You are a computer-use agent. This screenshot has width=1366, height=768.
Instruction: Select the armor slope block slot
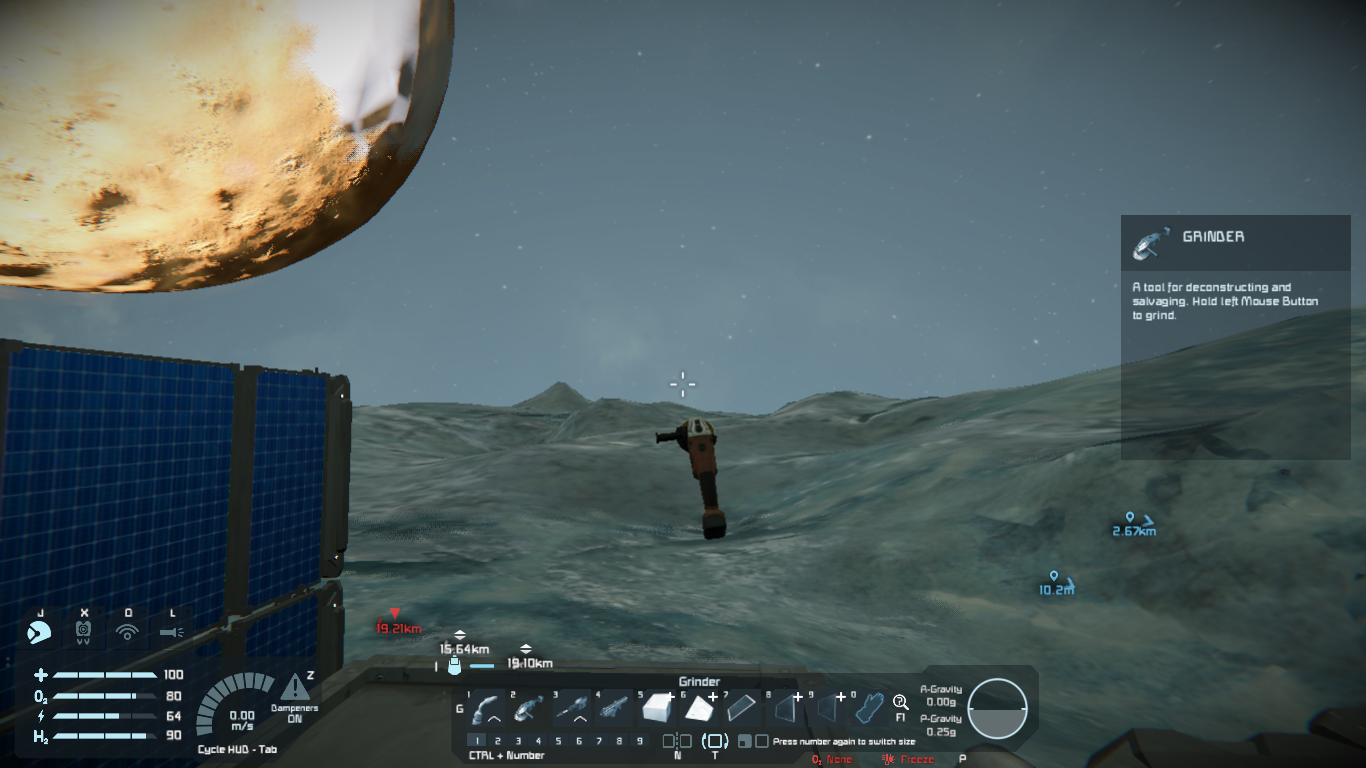[x=698, y=709]
